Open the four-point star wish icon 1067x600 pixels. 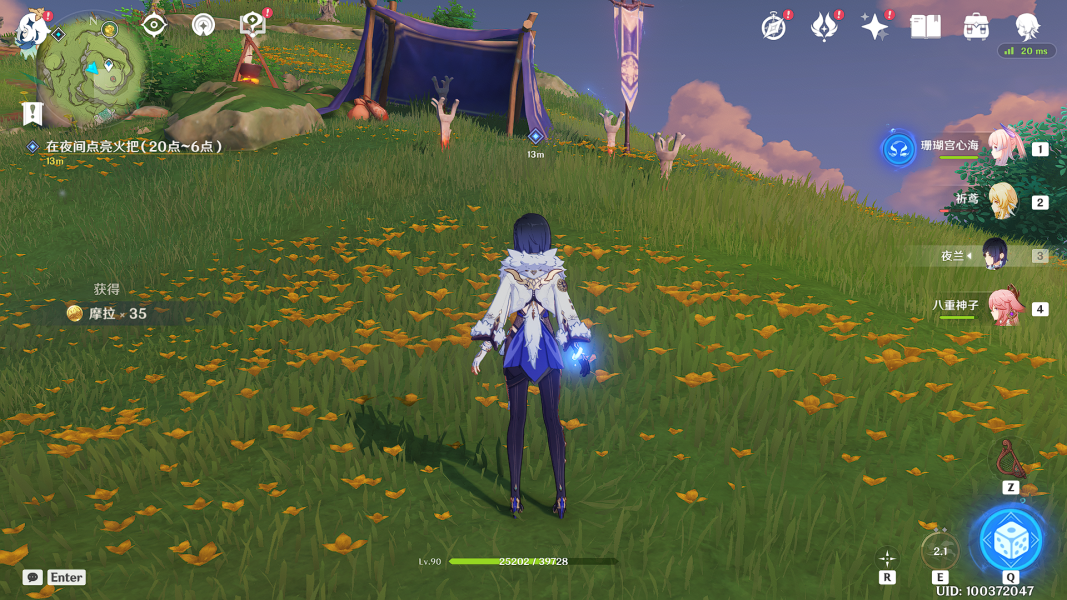click(x=875, y=27)
